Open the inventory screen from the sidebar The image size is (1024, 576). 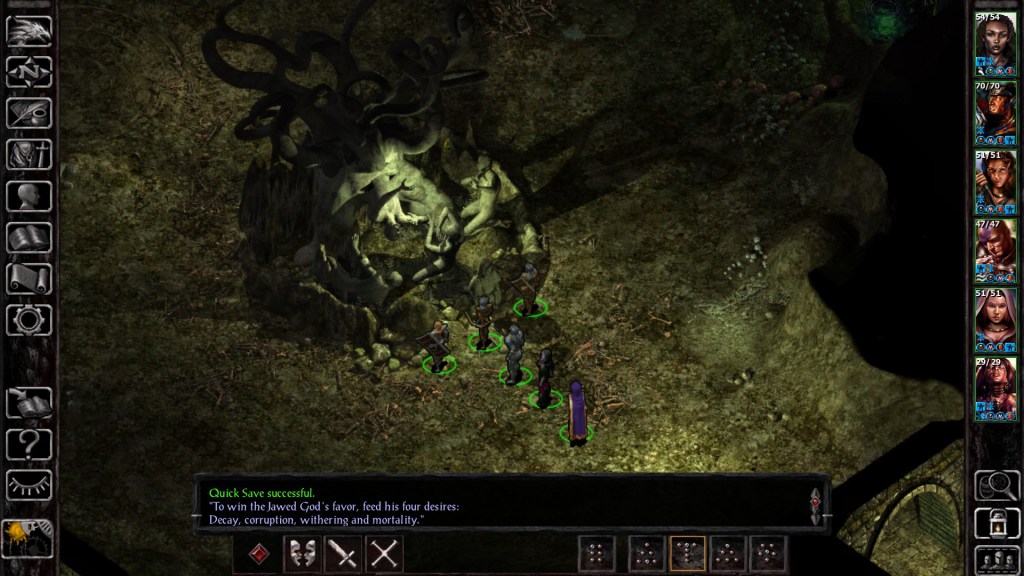pyautogui.click(x=28, y=154)
